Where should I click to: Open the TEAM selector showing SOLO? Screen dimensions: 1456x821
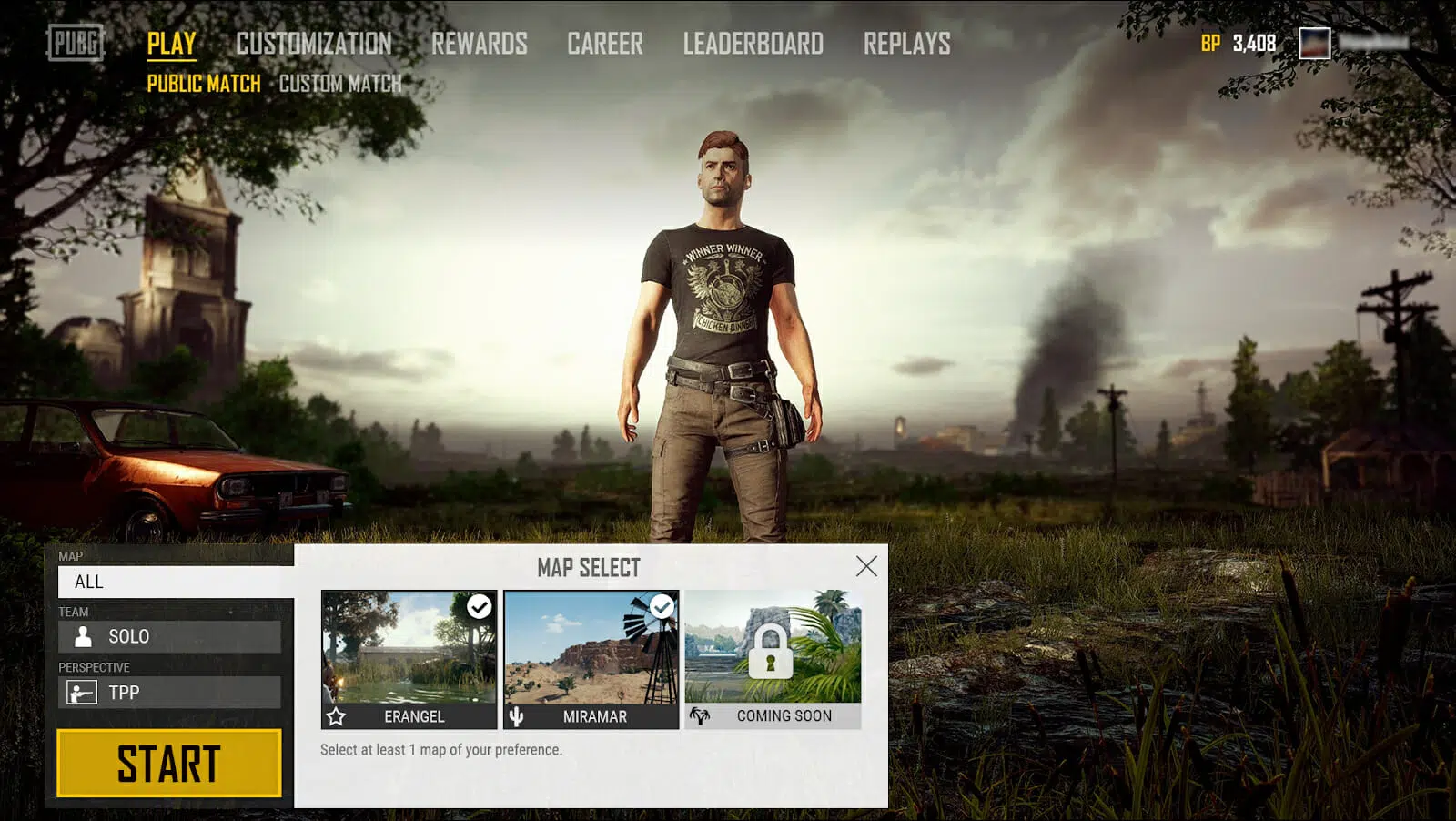(171, 636)
